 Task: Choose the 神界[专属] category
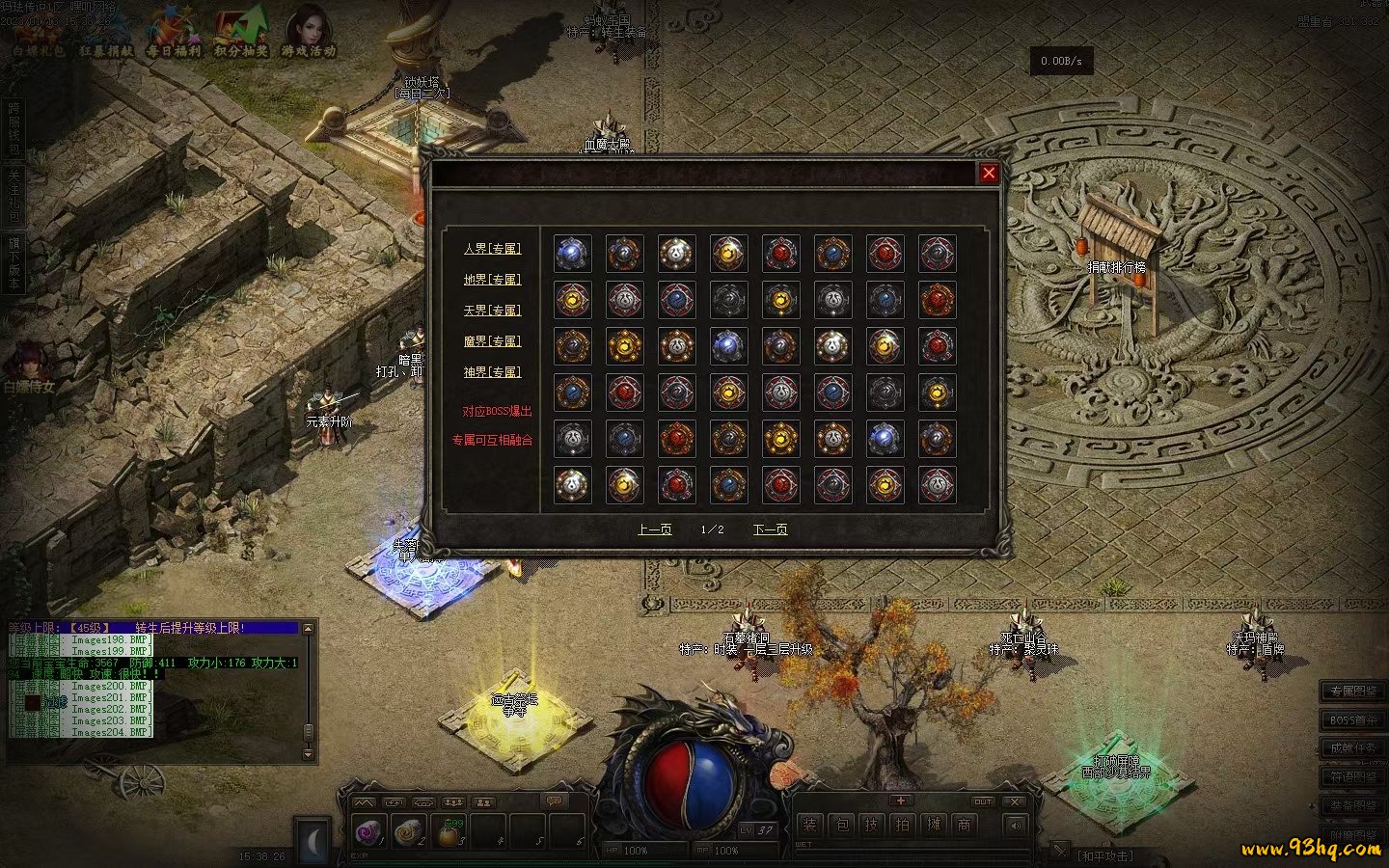tap(492, 372)
